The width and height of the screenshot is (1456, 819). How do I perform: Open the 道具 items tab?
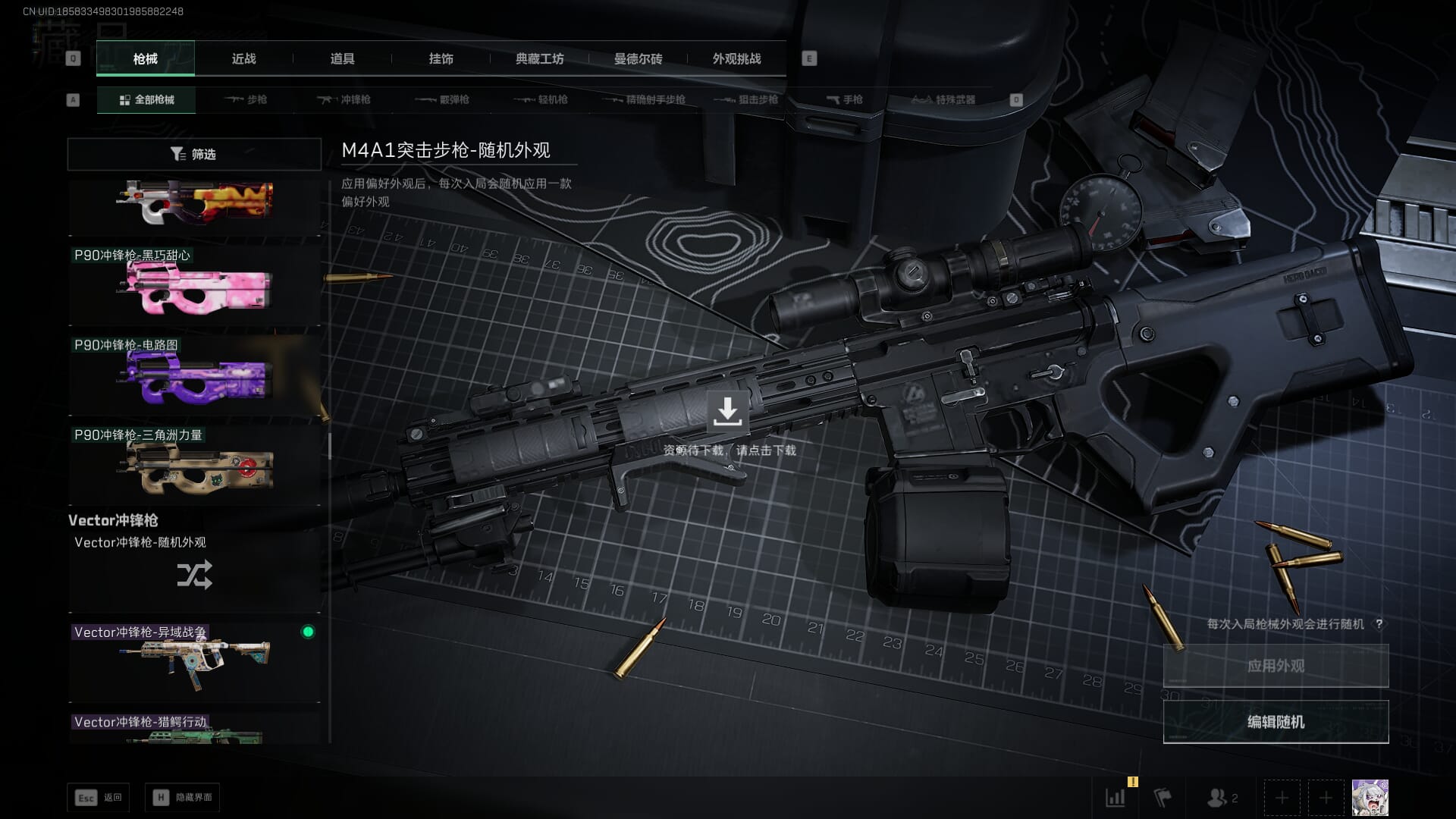342,59
